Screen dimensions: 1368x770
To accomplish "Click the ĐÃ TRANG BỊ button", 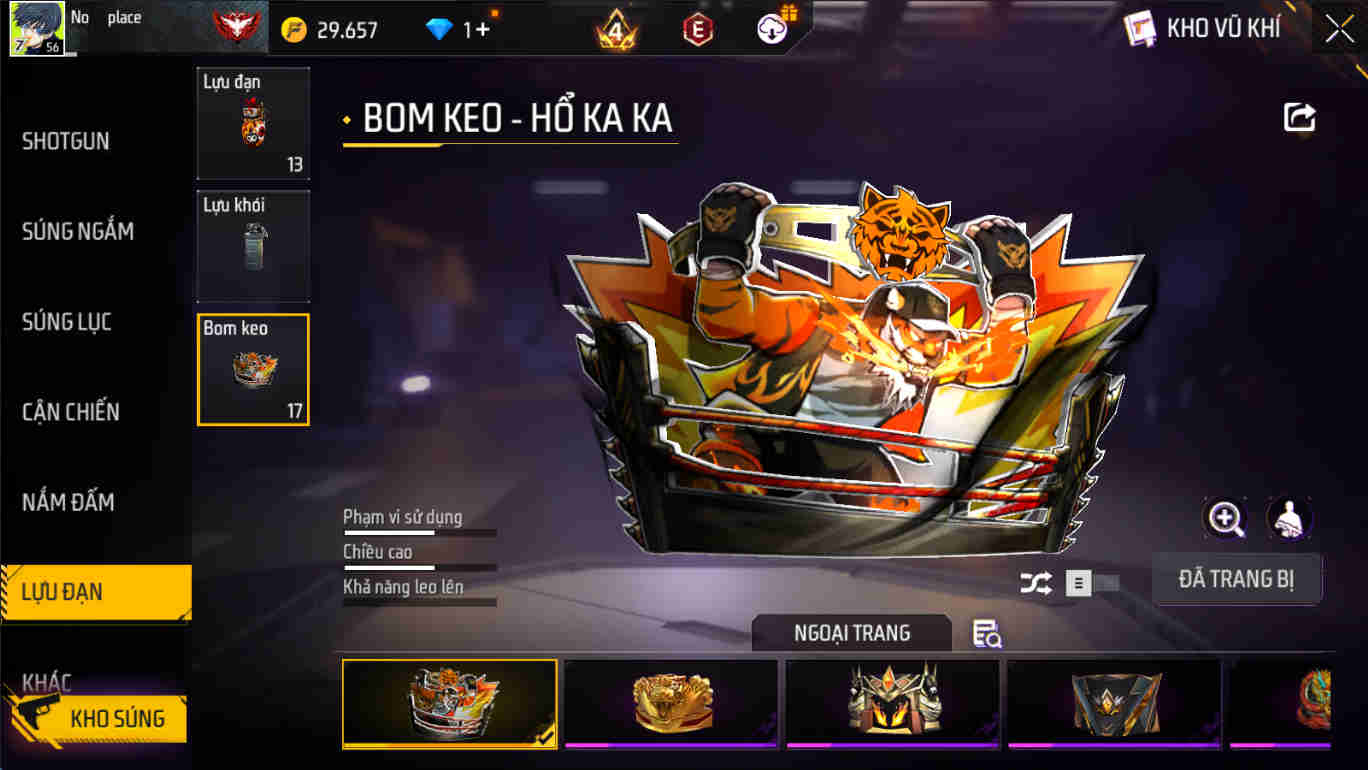I will (x=1238, y=579).
